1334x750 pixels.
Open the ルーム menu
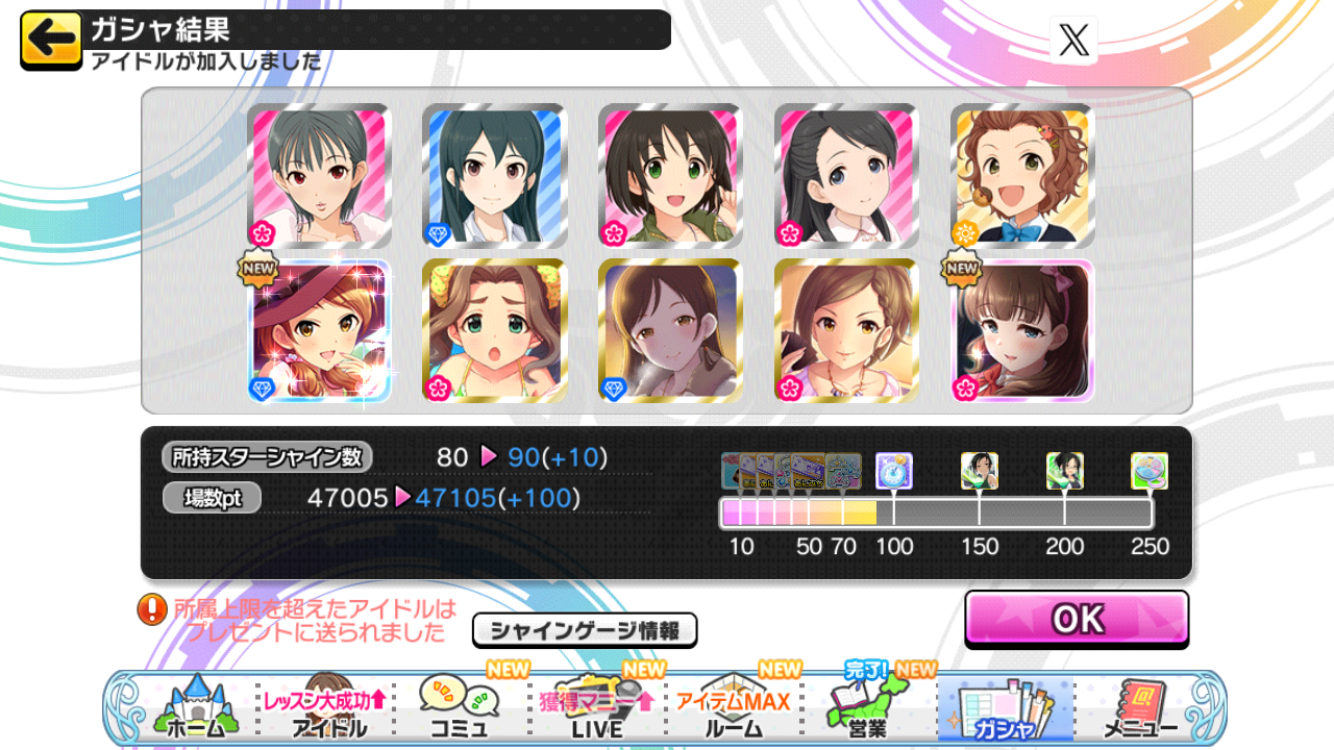pyautogui.click(x=733, y=708)
